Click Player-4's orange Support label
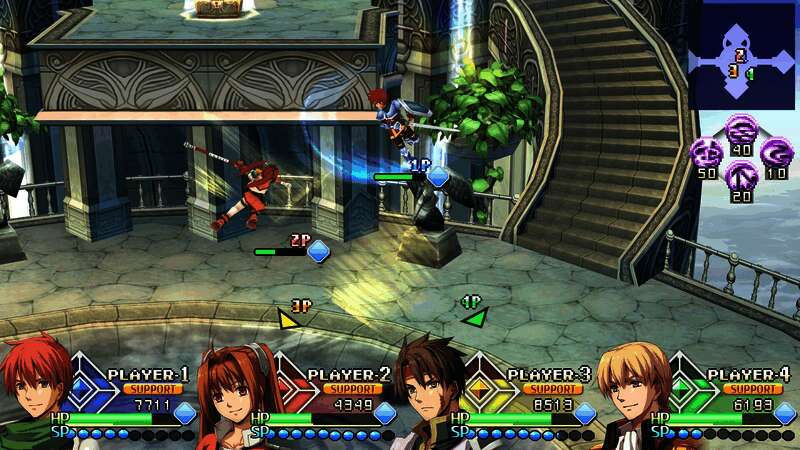 point(753,389)
